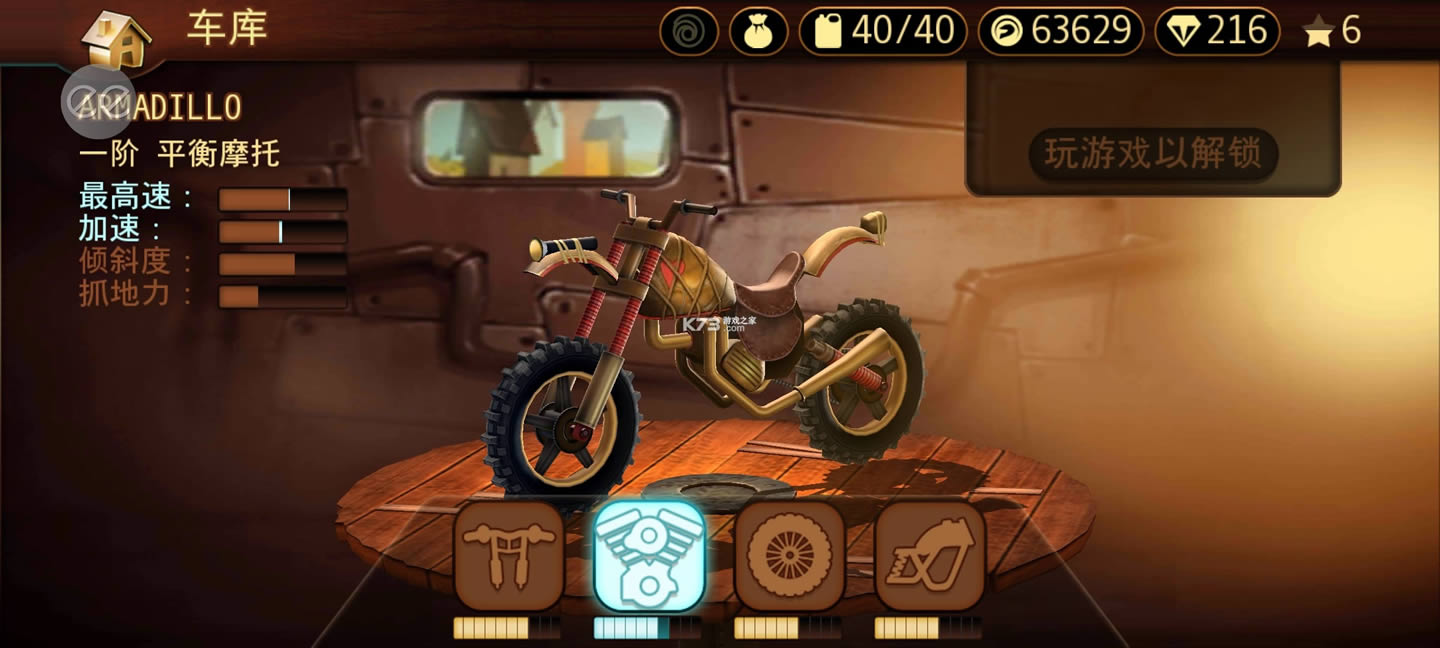Viewport: 1440px width, 648px height.
Task: Tap the 63629 coin balance
Action: (1061, 32)
